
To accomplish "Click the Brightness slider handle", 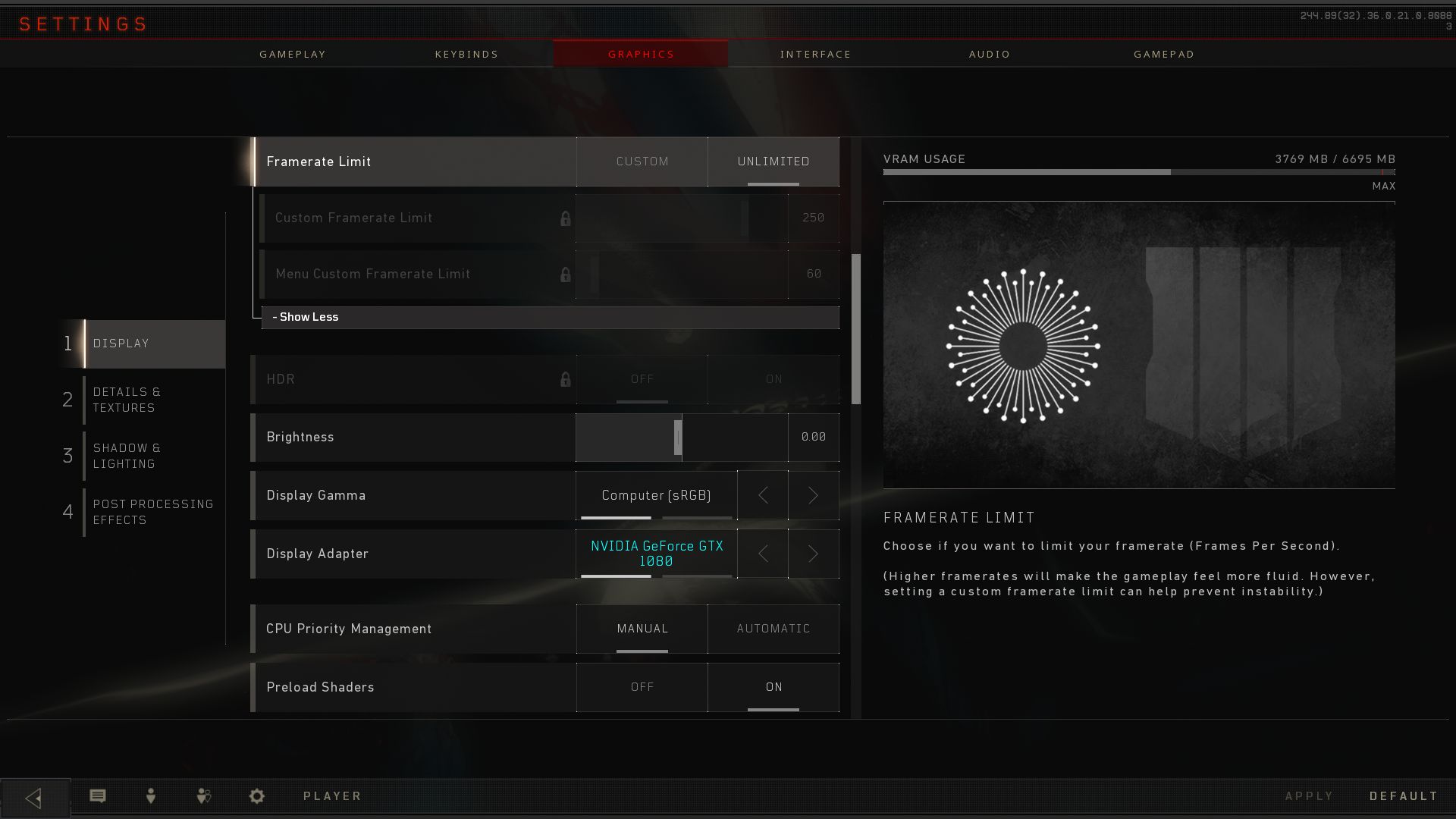I will 678,438.
